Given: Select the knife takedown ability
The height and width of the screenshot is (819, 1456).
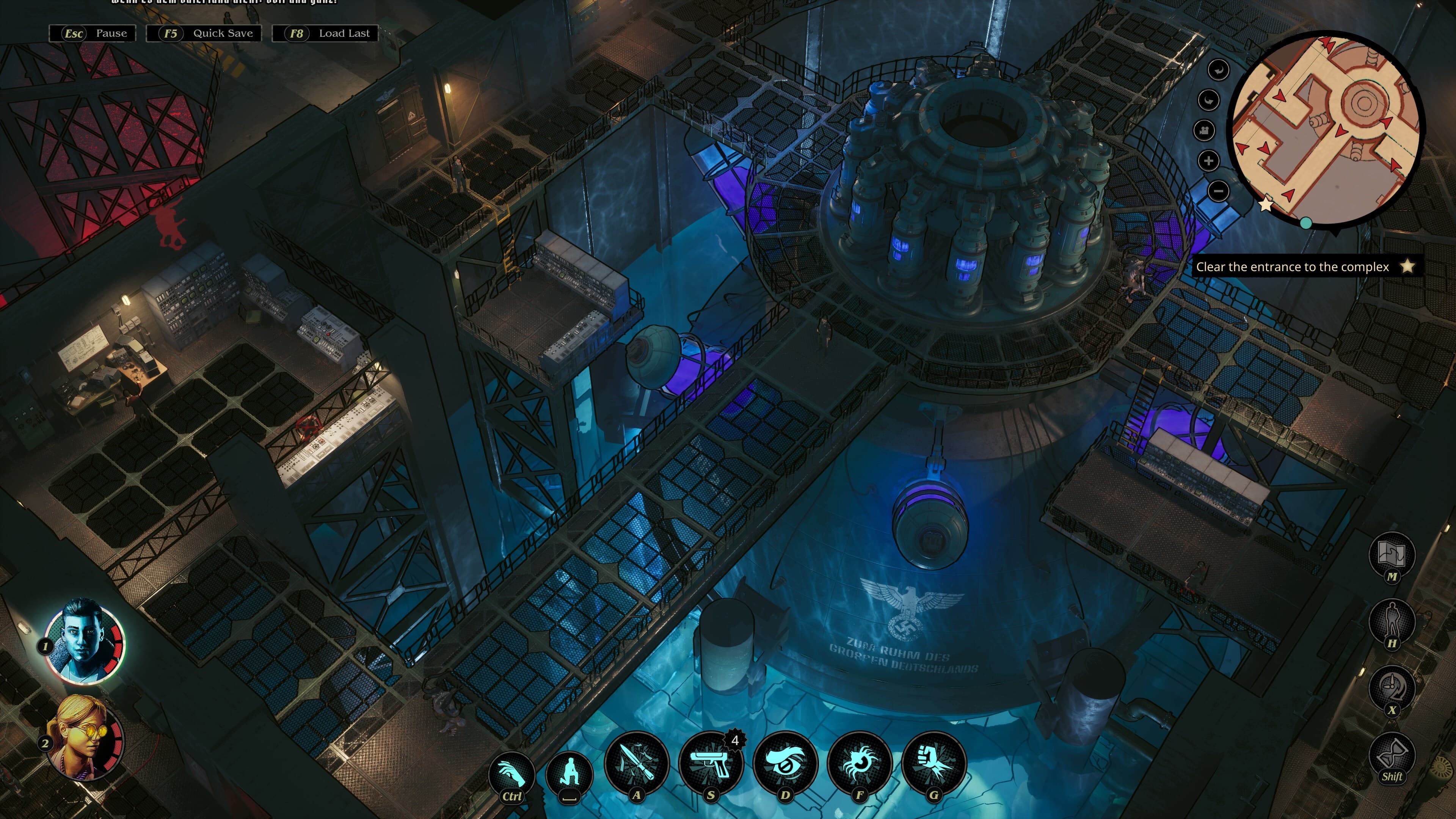Looking at the screenshot, I should tap(639, 764).
